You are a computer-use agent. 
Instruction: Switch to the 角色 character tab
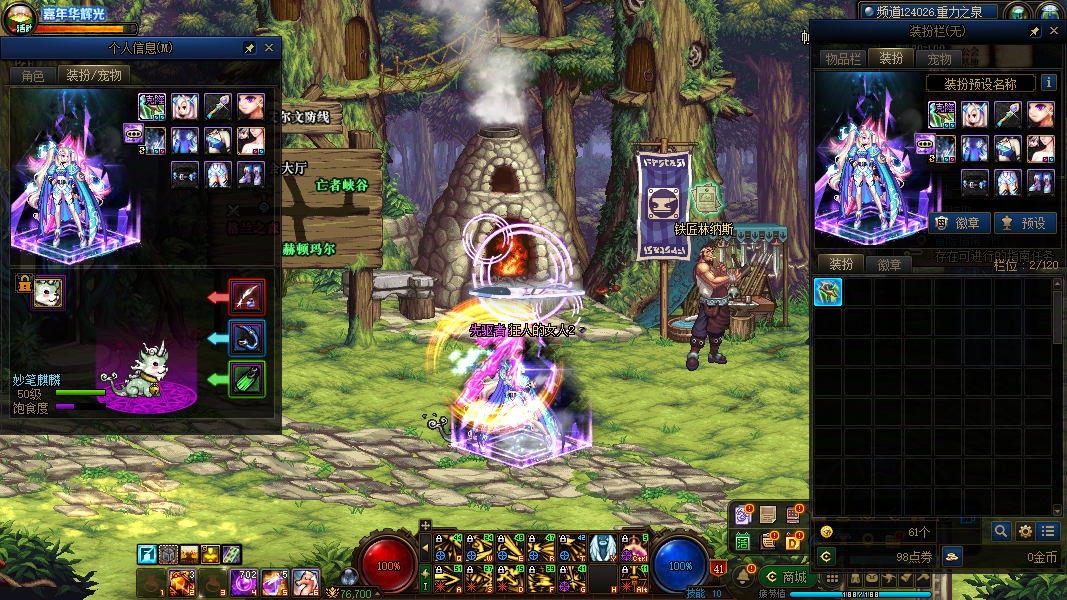(x=32, y=75)
